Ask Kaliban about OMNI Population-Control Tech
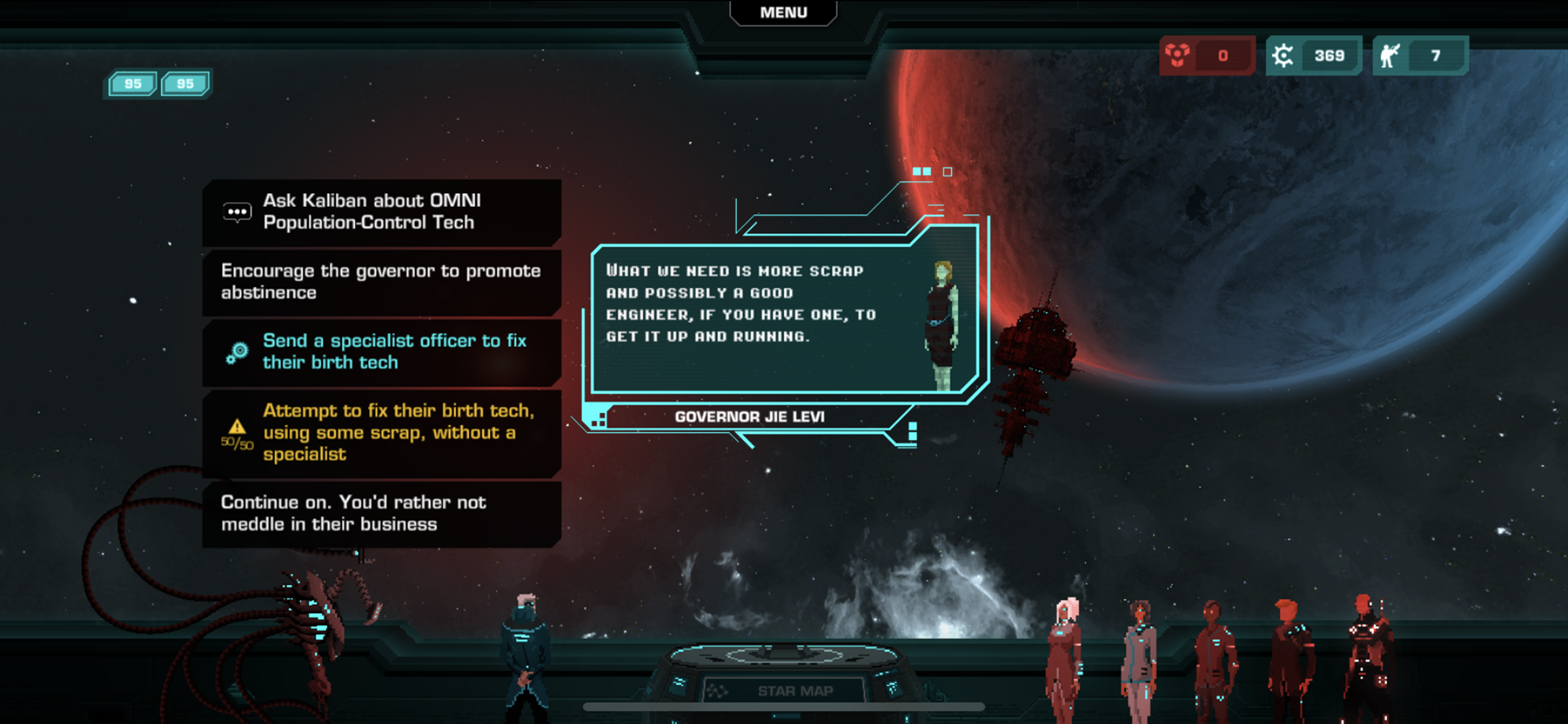 tap(381, 212)
